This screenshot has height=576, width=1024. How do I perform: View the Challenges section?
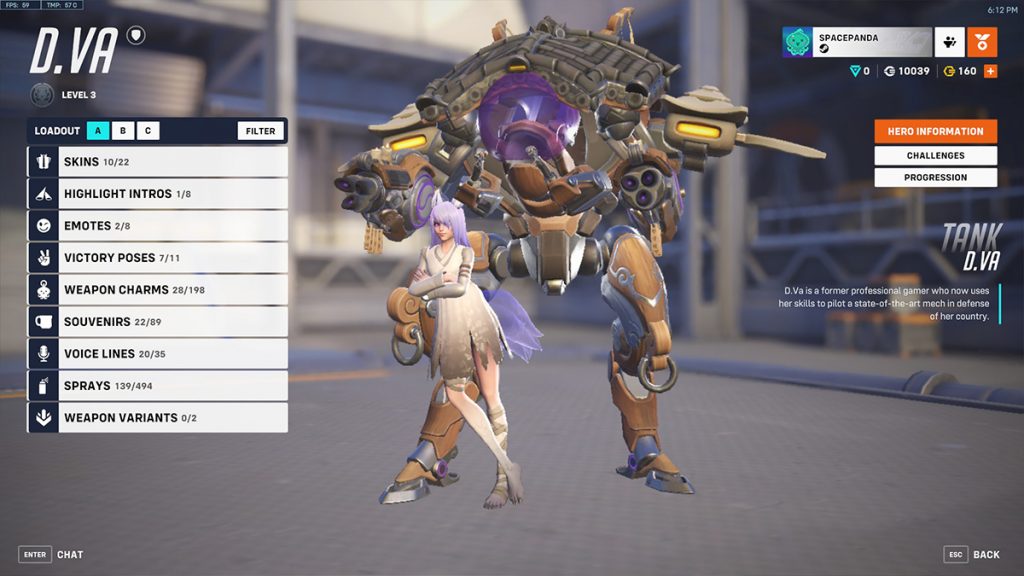coord(935,156)
